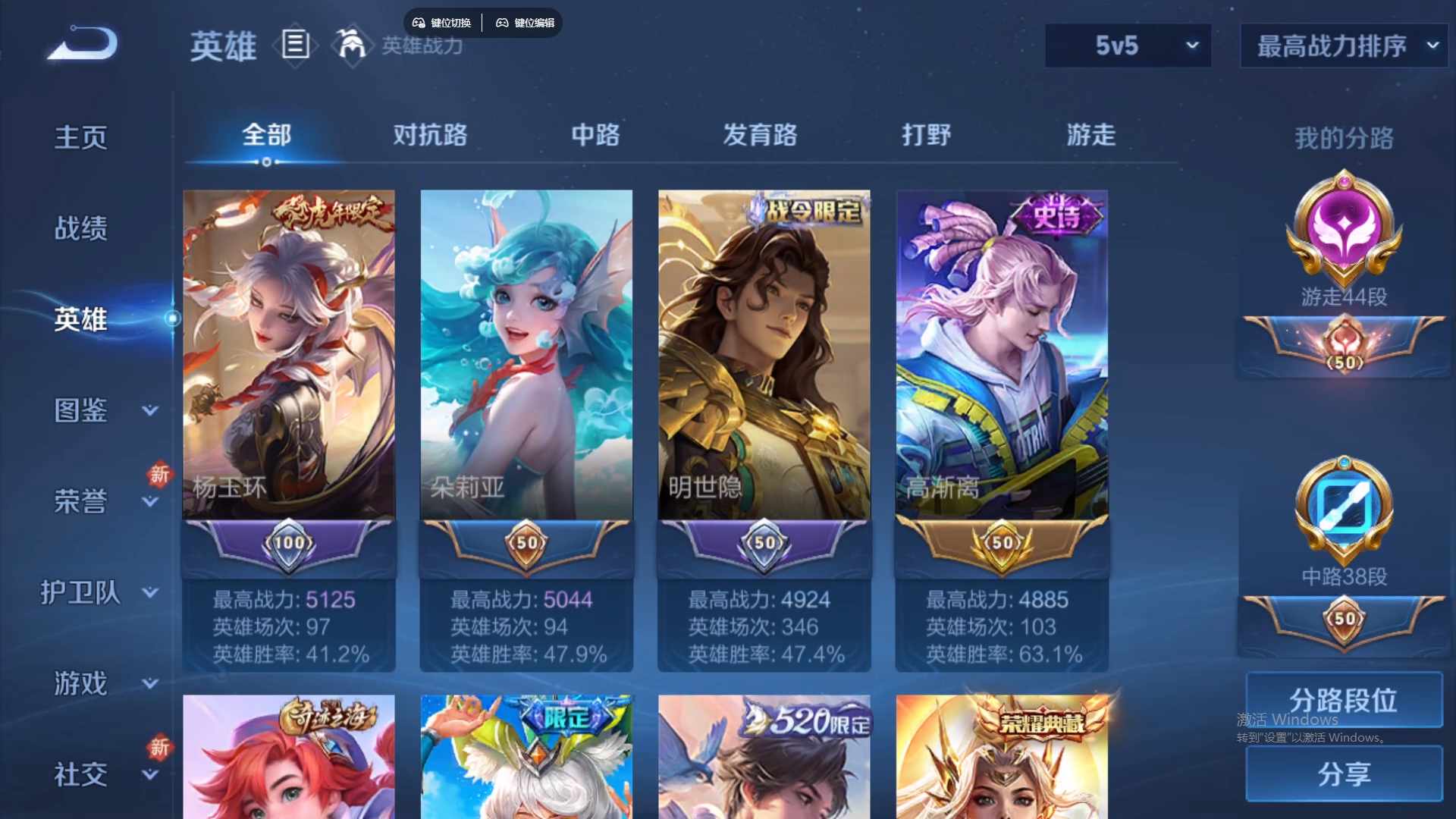Open the 最高战力排序 sort dropdown
Viewport: 1456px width, 819px height.
point(1342,45)
